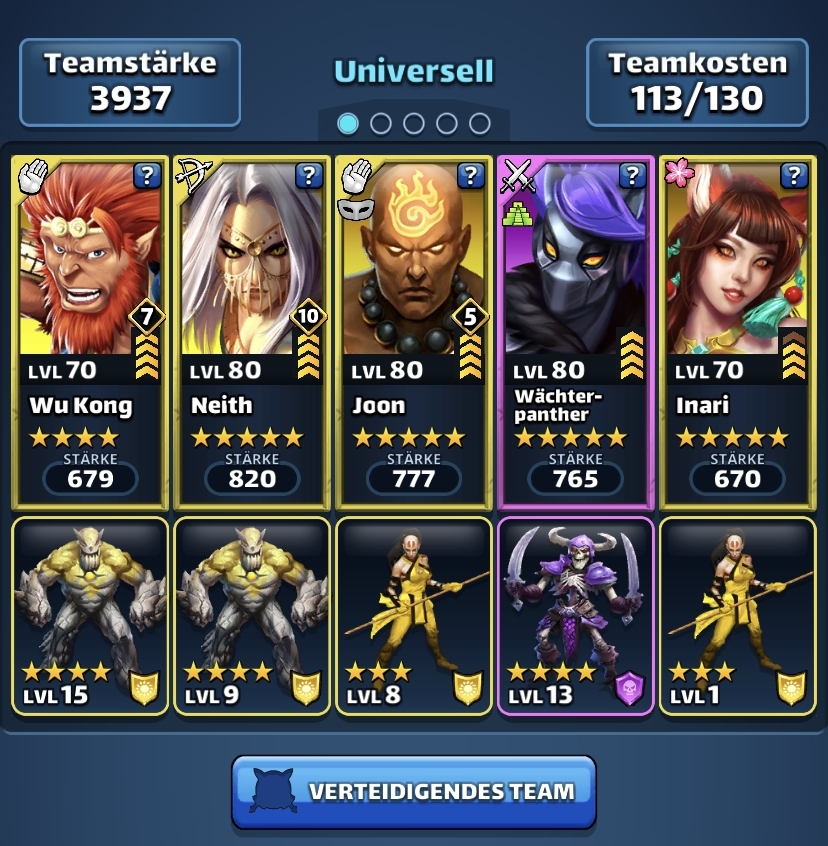Viewport: 828px width, 846px height.
Task: Open Neith's question mark info icon
Action: click(309, 177)
